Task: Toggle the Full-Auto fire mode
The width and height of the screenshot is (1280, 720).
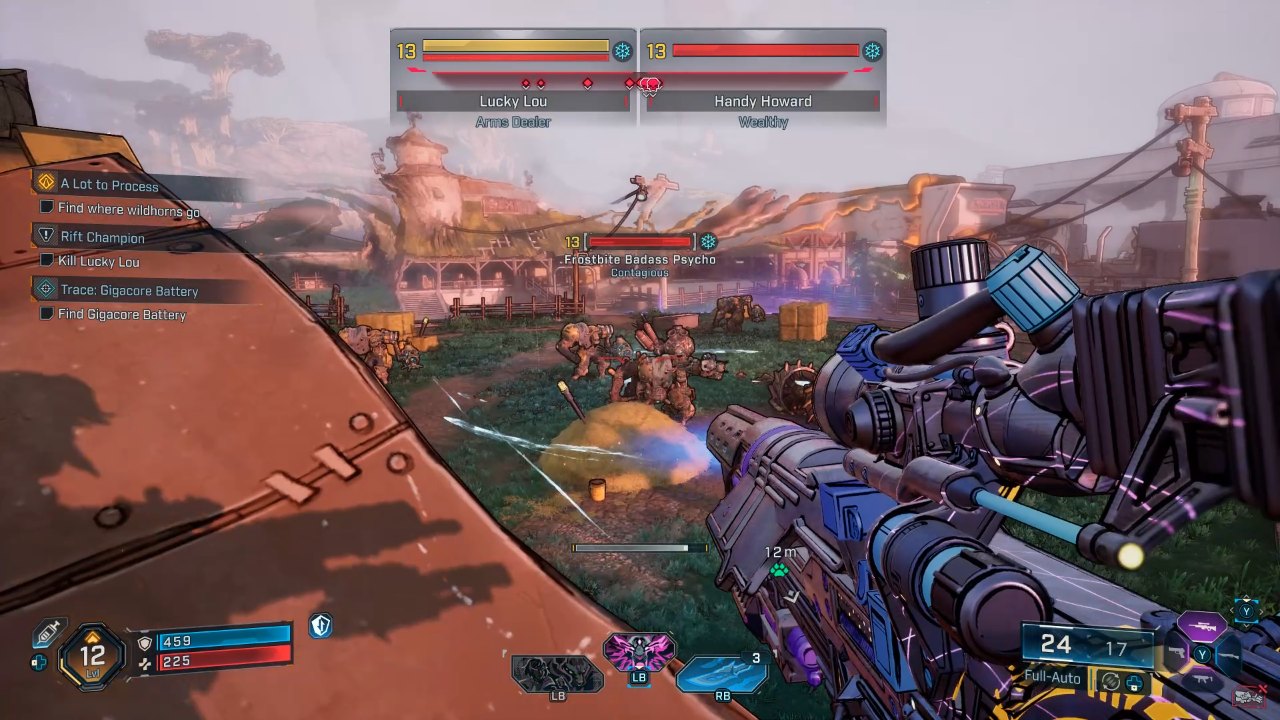Action: click(1052, 677)
